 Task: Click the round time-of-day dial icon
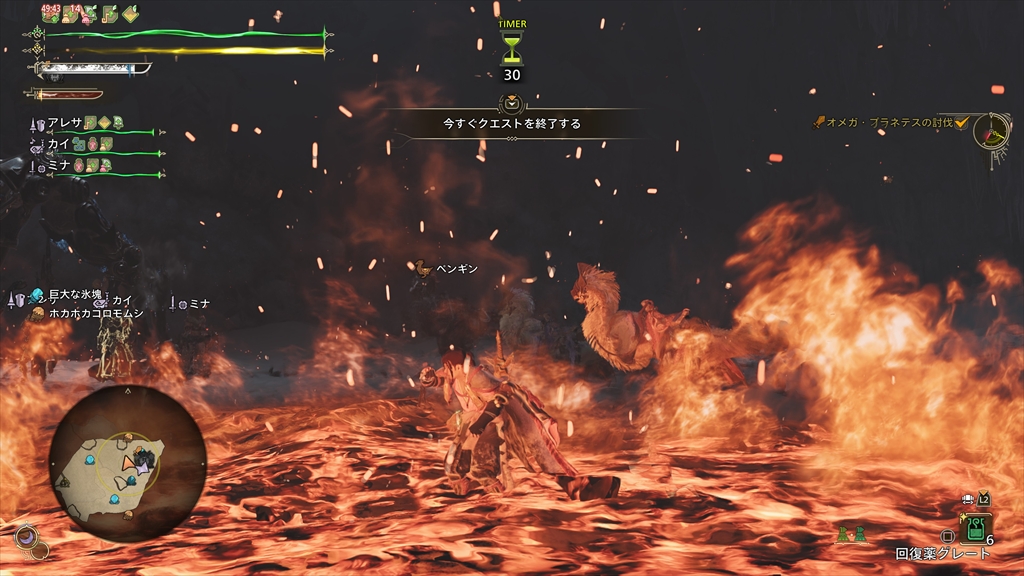[x=992, y=131]
